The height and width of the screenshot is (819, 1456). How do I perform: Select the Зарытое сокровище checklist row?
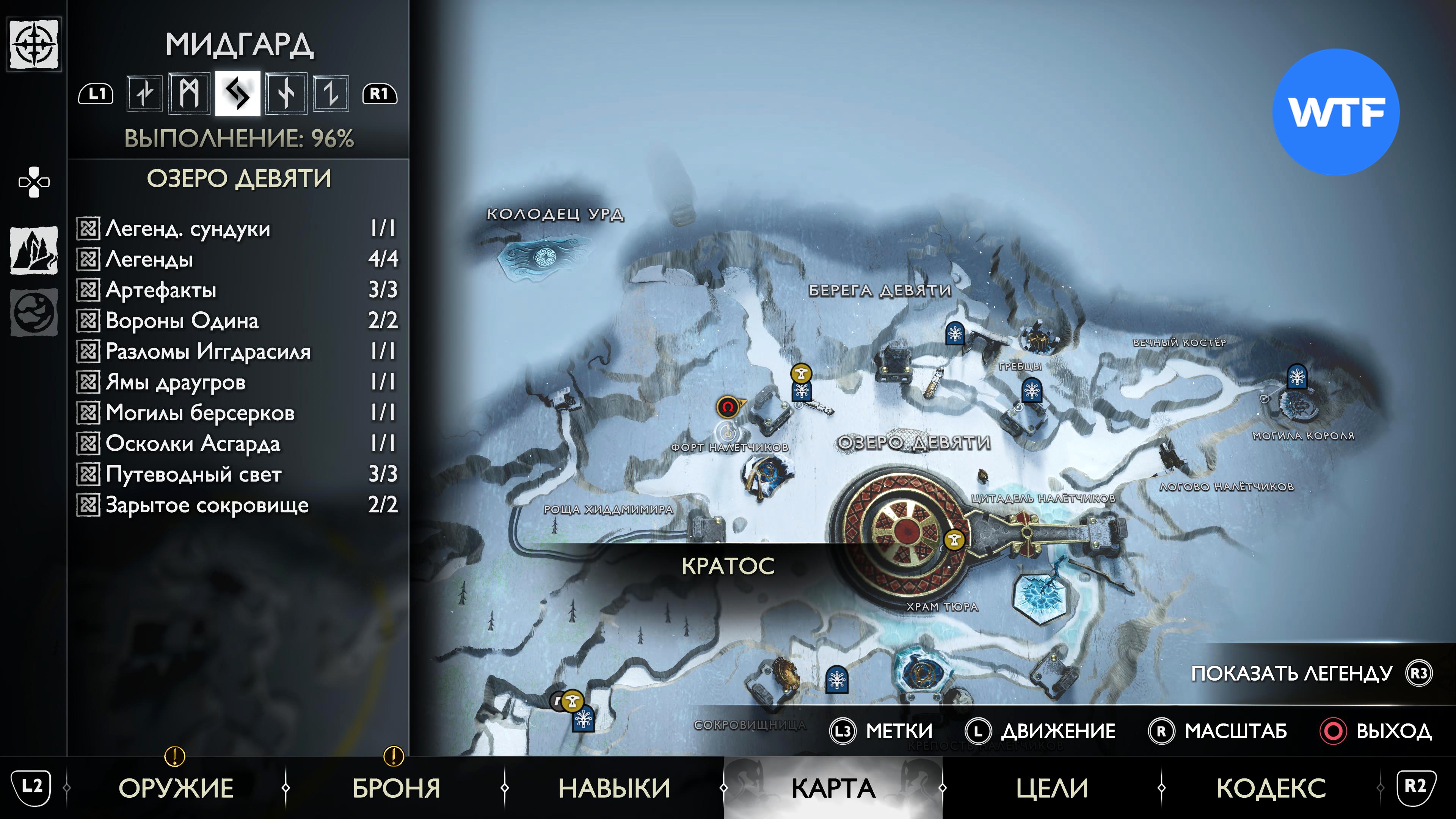click(x=237, y=505)
